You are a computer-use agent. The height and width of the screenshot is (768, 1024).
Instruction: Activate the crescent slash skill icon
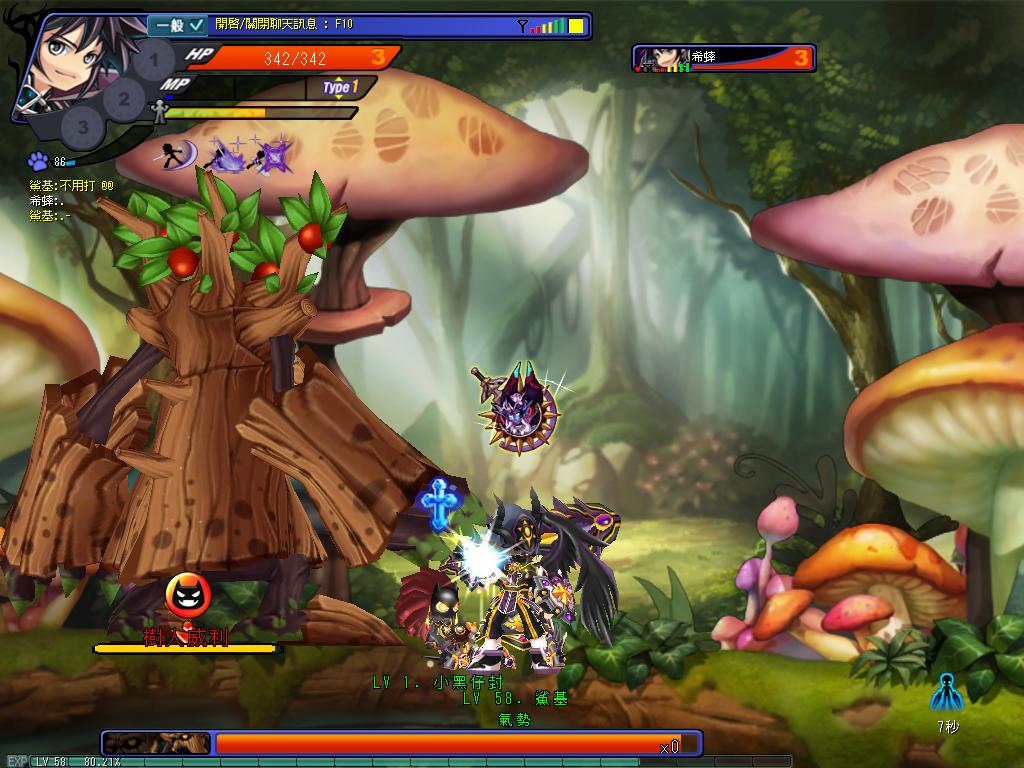[x=177, y=155]
